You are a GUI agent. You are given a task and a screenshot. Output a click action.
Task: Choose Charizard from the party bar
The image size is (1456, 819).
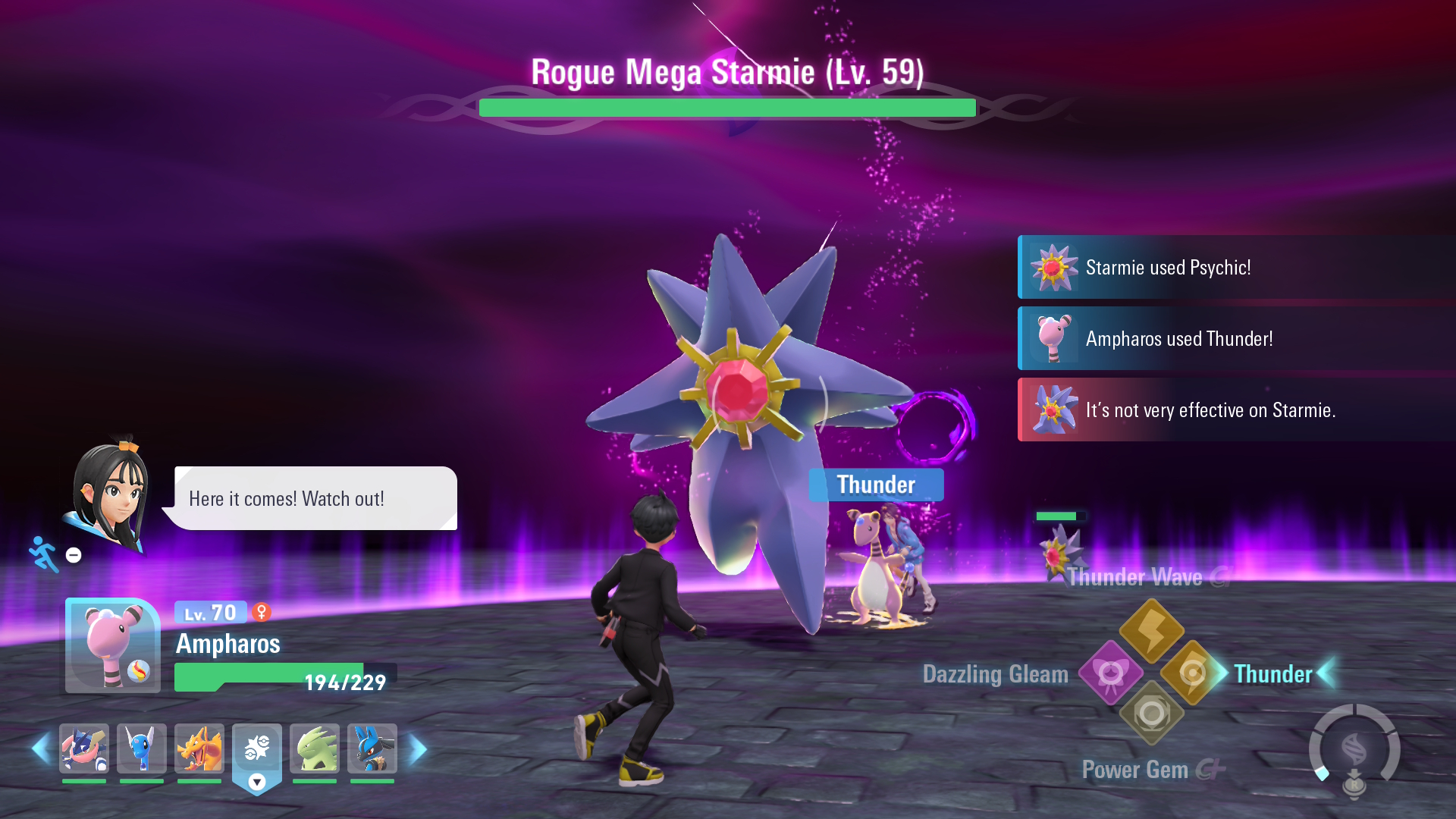coord(199,748)
